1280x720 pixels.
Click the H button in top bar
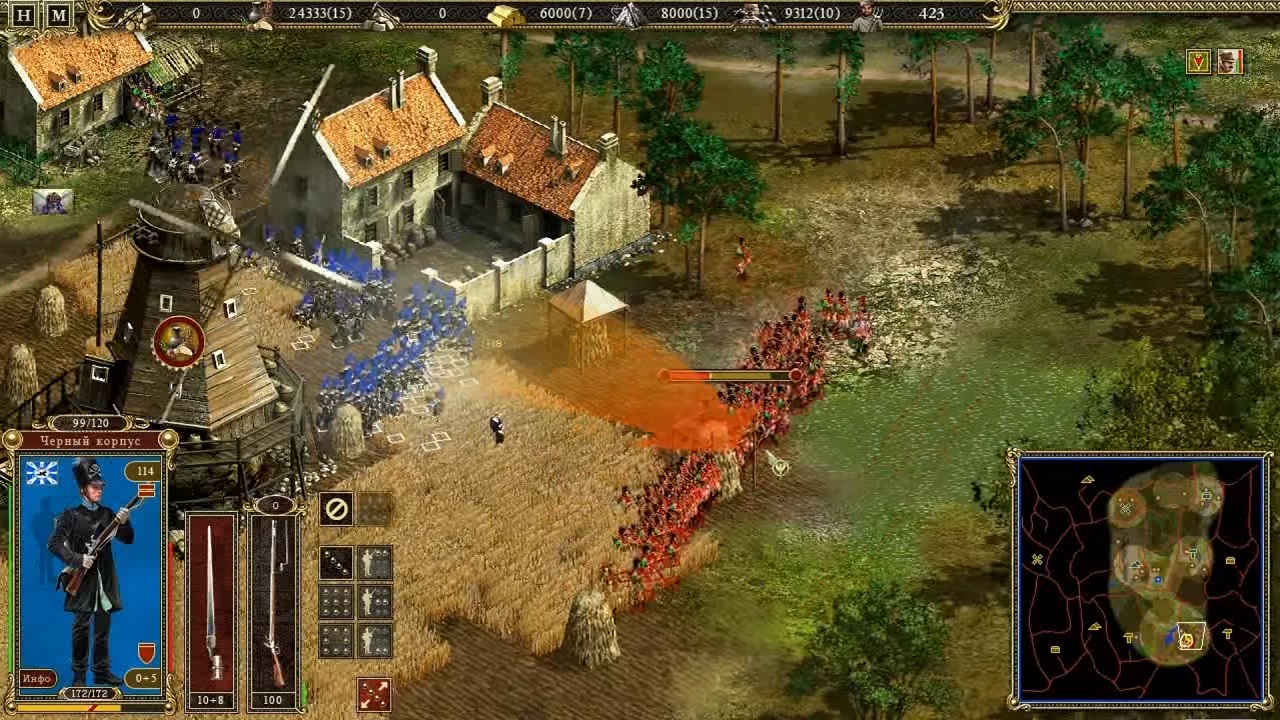tap(24, 15)
